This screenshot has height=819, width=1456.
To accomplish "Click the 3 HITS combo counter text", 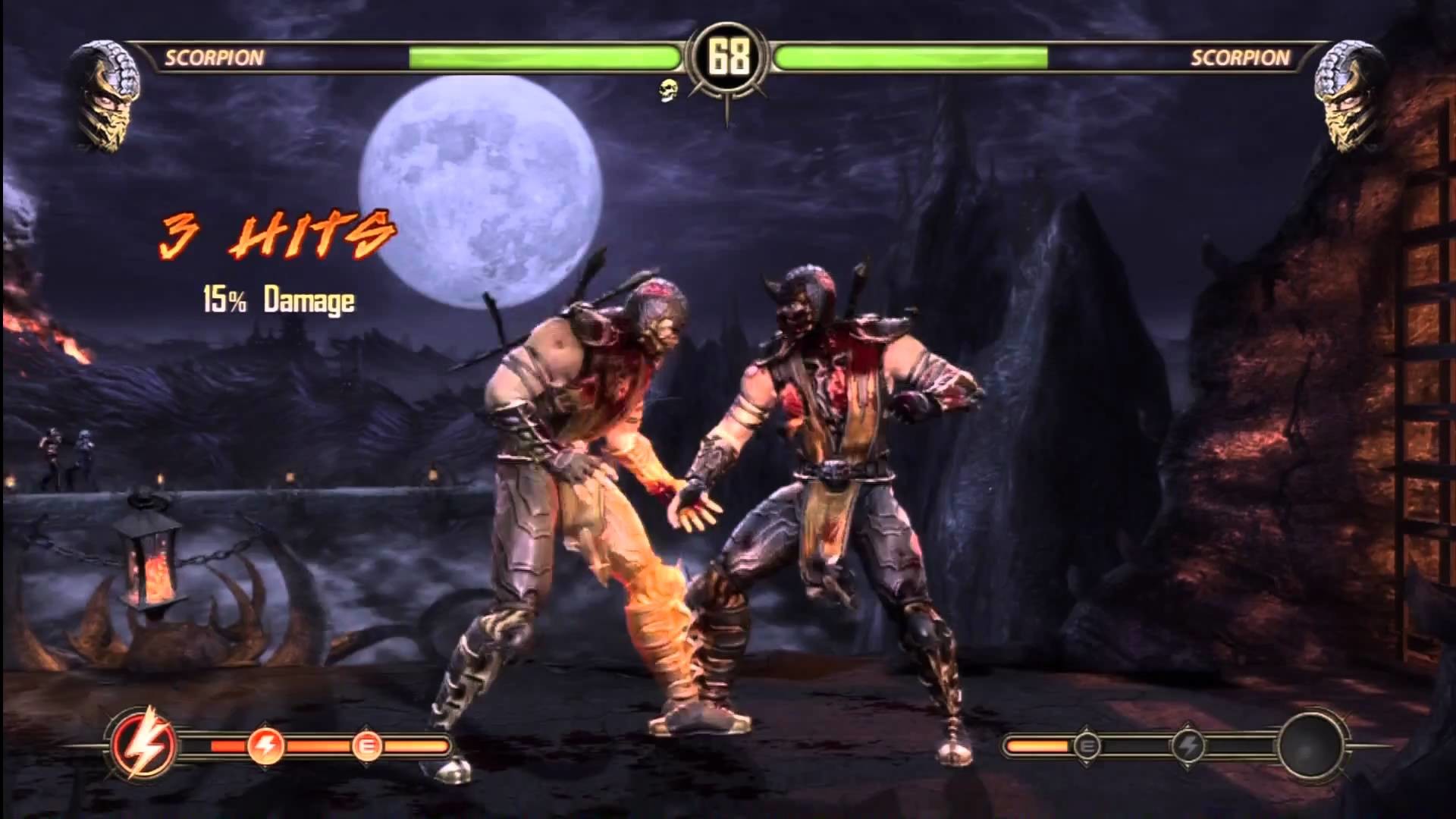I will coord(273,235).
